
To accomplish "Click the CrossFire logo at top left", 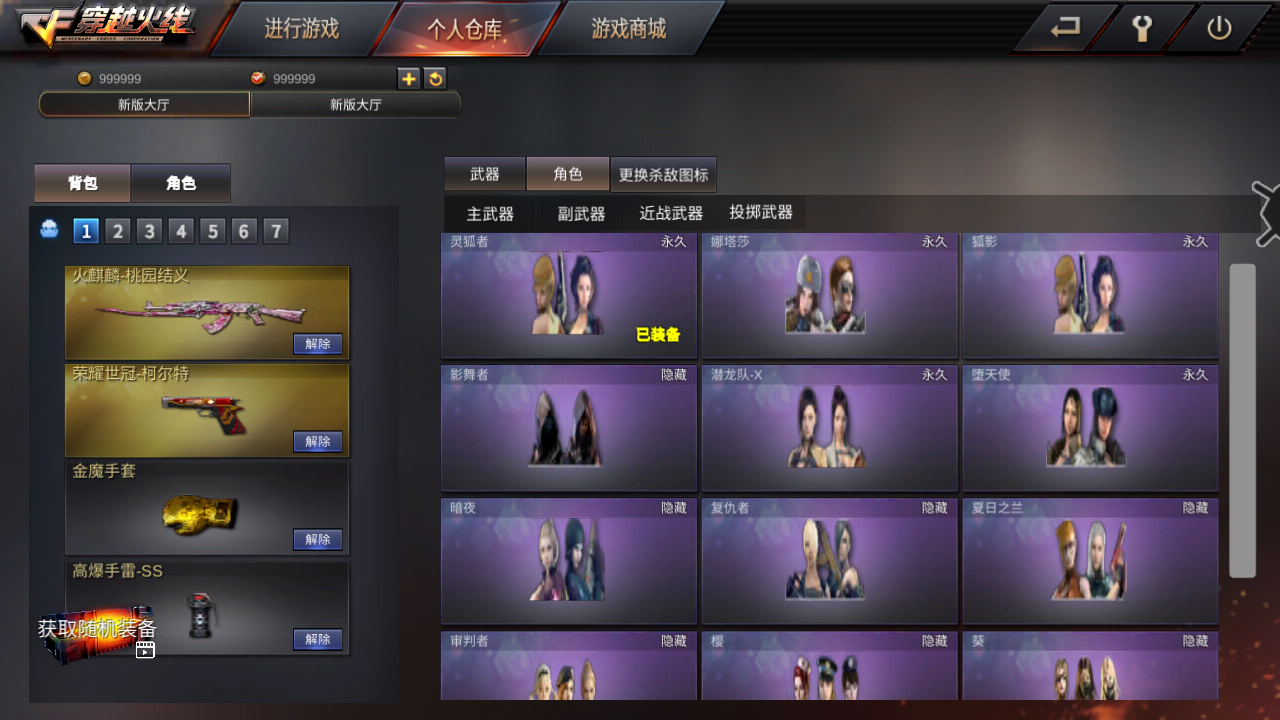I will coord(100,28).
